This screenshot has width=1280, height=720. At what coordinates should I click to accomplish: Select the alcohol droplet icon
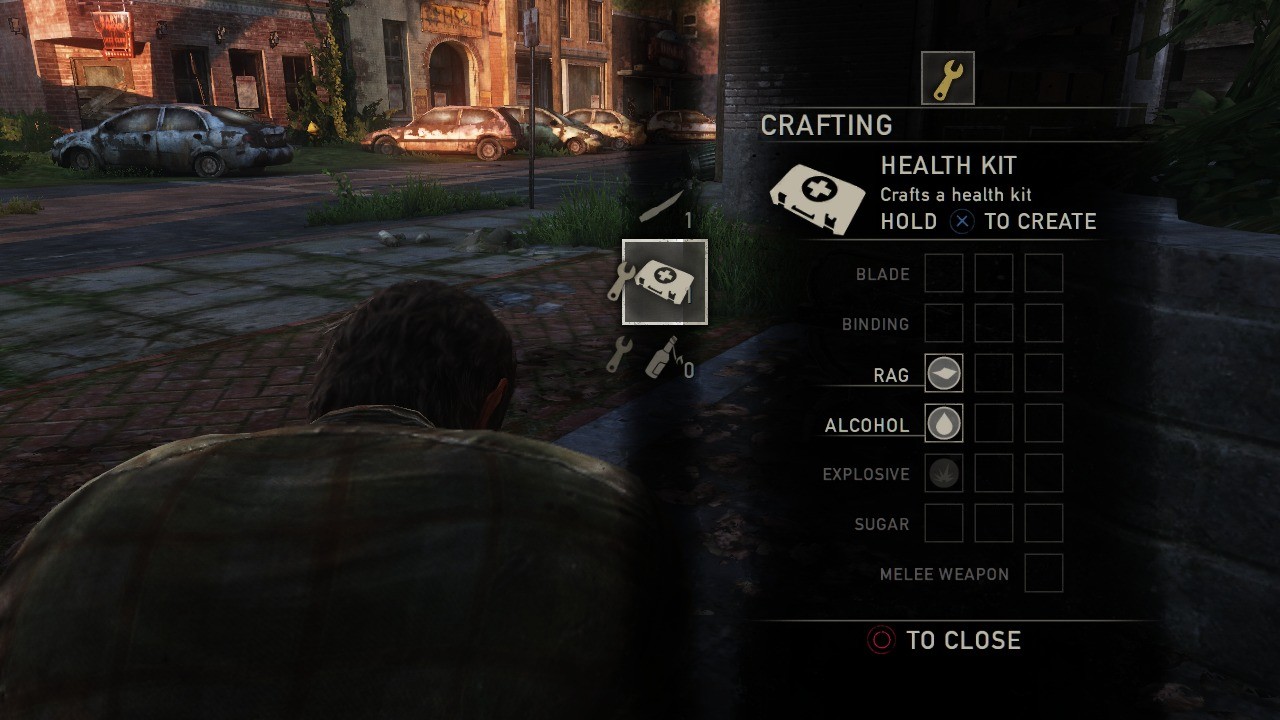click(943, 423)
